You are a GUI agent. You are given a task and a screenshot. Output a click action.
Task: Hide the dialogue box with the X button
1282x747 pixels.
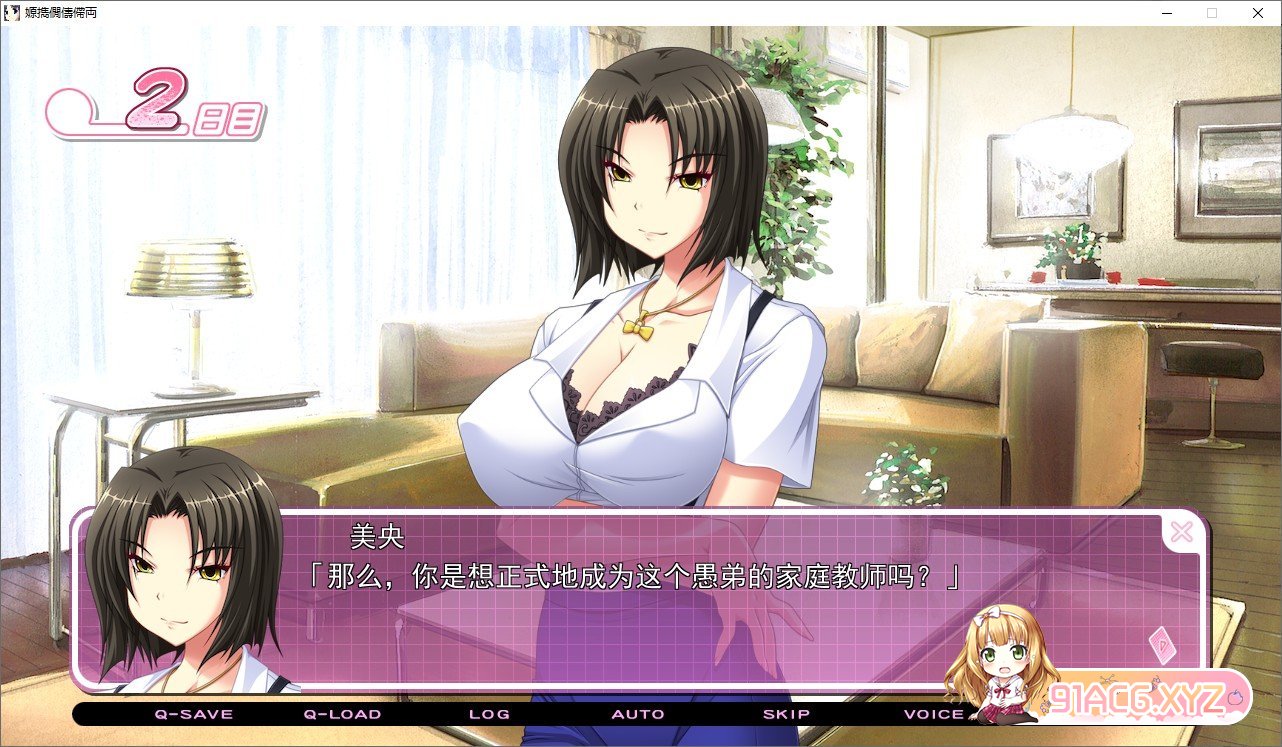coord(1181,532)
